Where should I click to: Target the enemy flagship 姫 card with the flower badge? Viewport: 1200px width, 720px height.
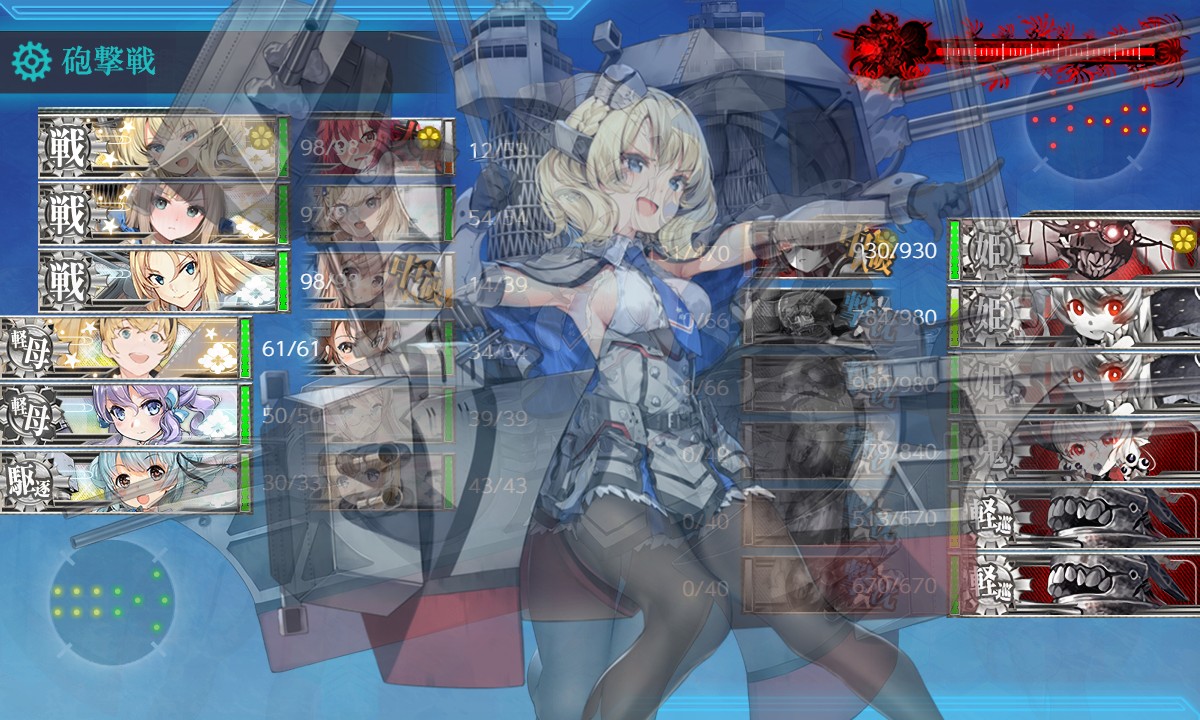[x=1080, y=248]
